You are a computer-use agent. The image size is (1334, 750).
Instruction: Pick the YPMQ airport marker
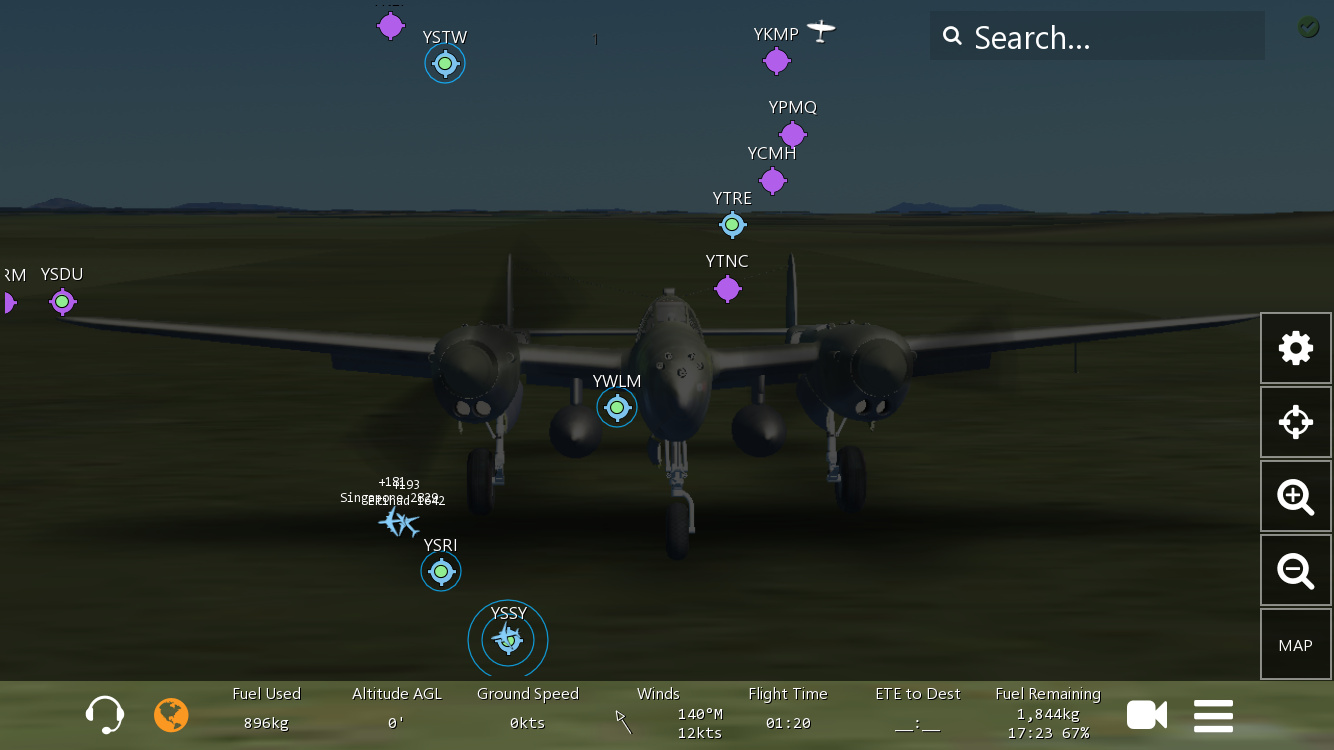(x=792, y=134)
